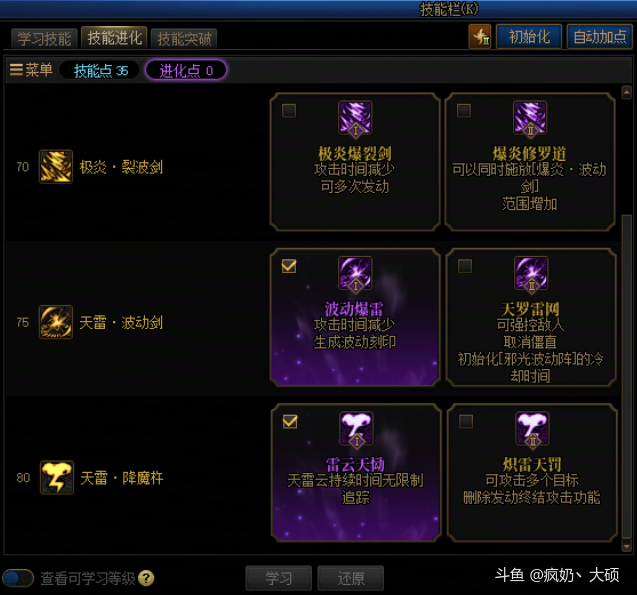
Task: Tick the 炽雷天罚 evolution checkbox
Action: point(464,422)
